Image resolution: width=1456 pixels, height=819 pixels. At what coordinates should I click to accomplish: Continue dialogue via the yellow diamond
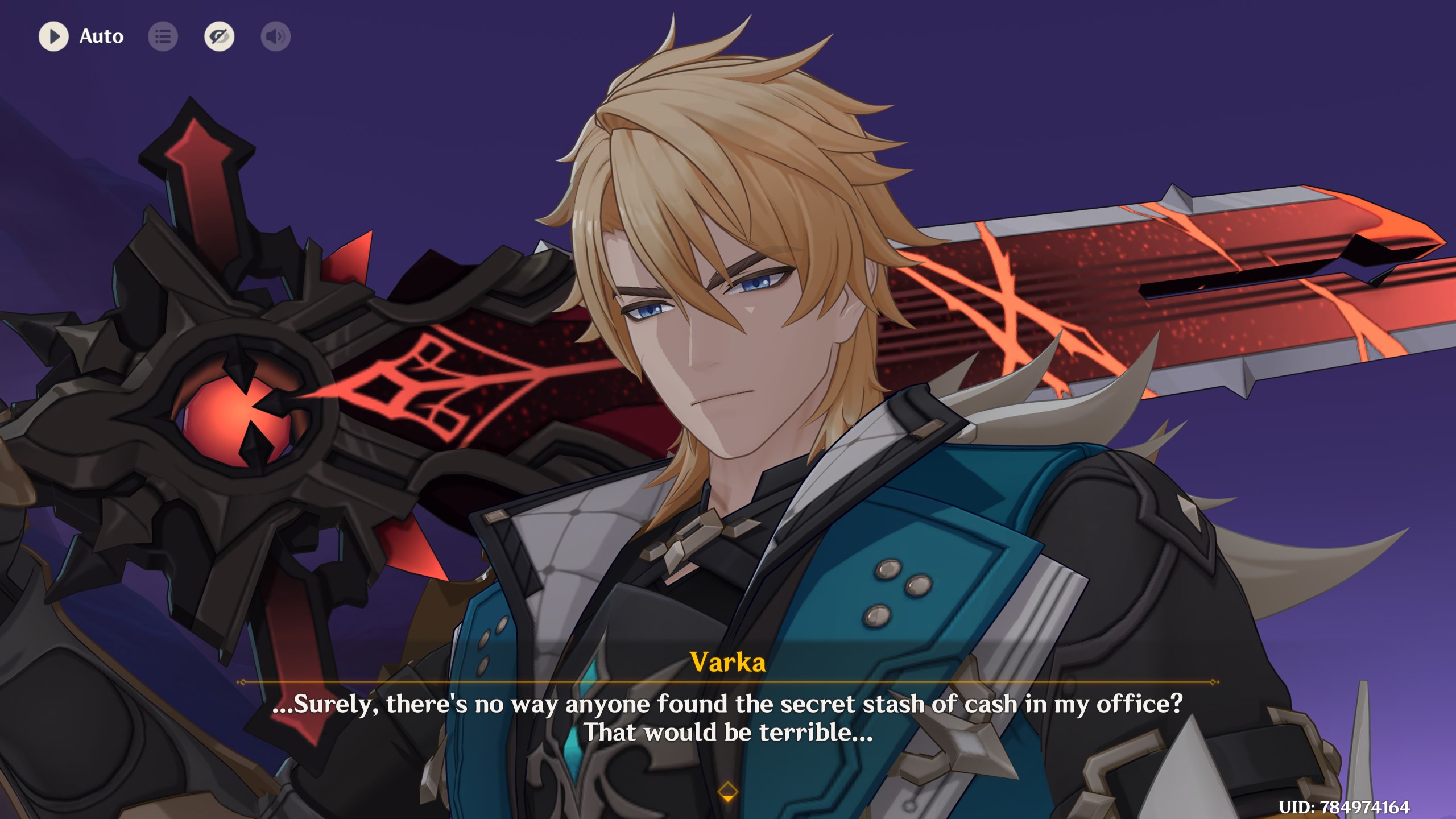tap(727, 791)
